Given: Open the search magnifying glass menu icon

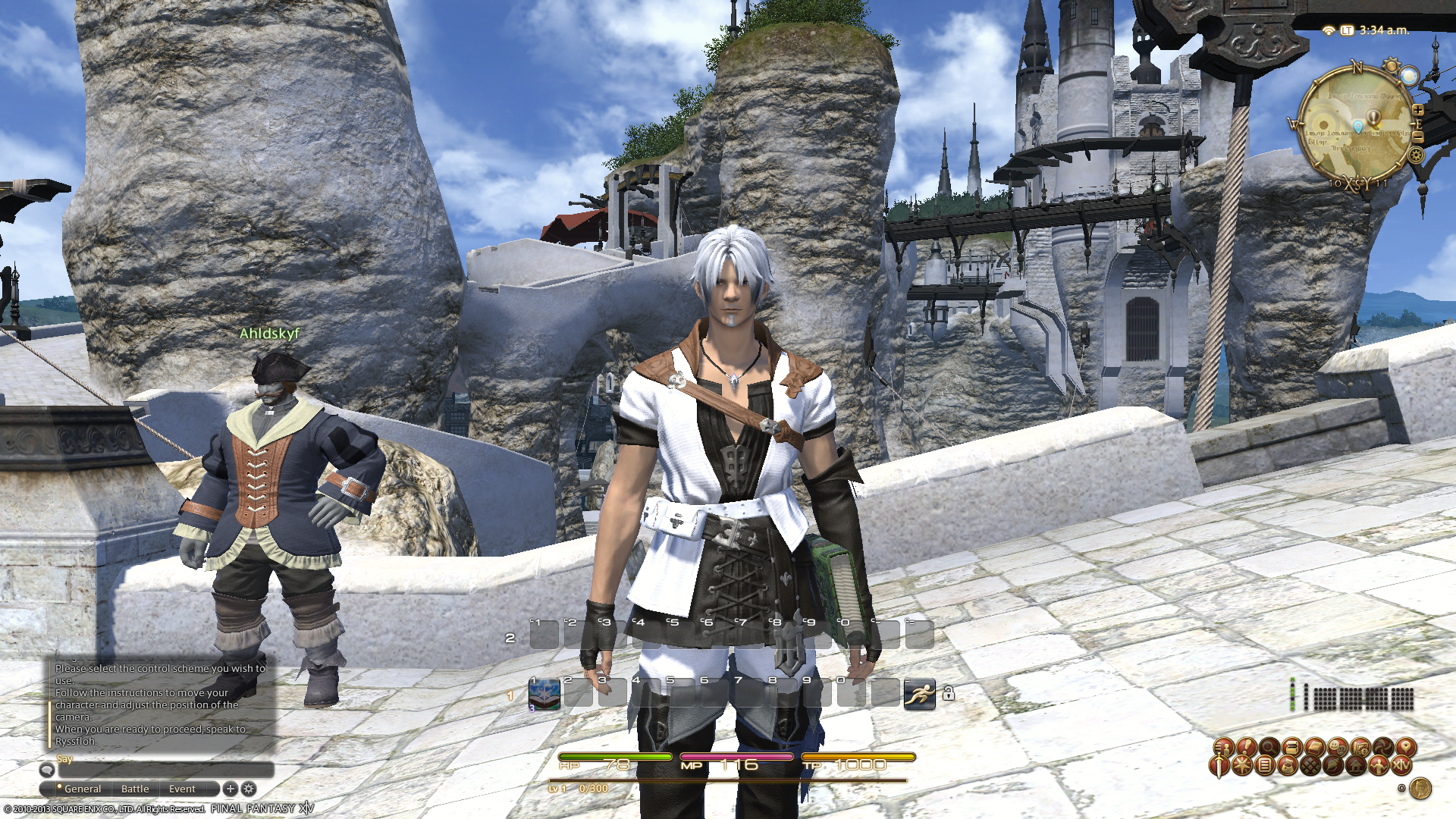Looking at the screenshot, I should 1269,747.
